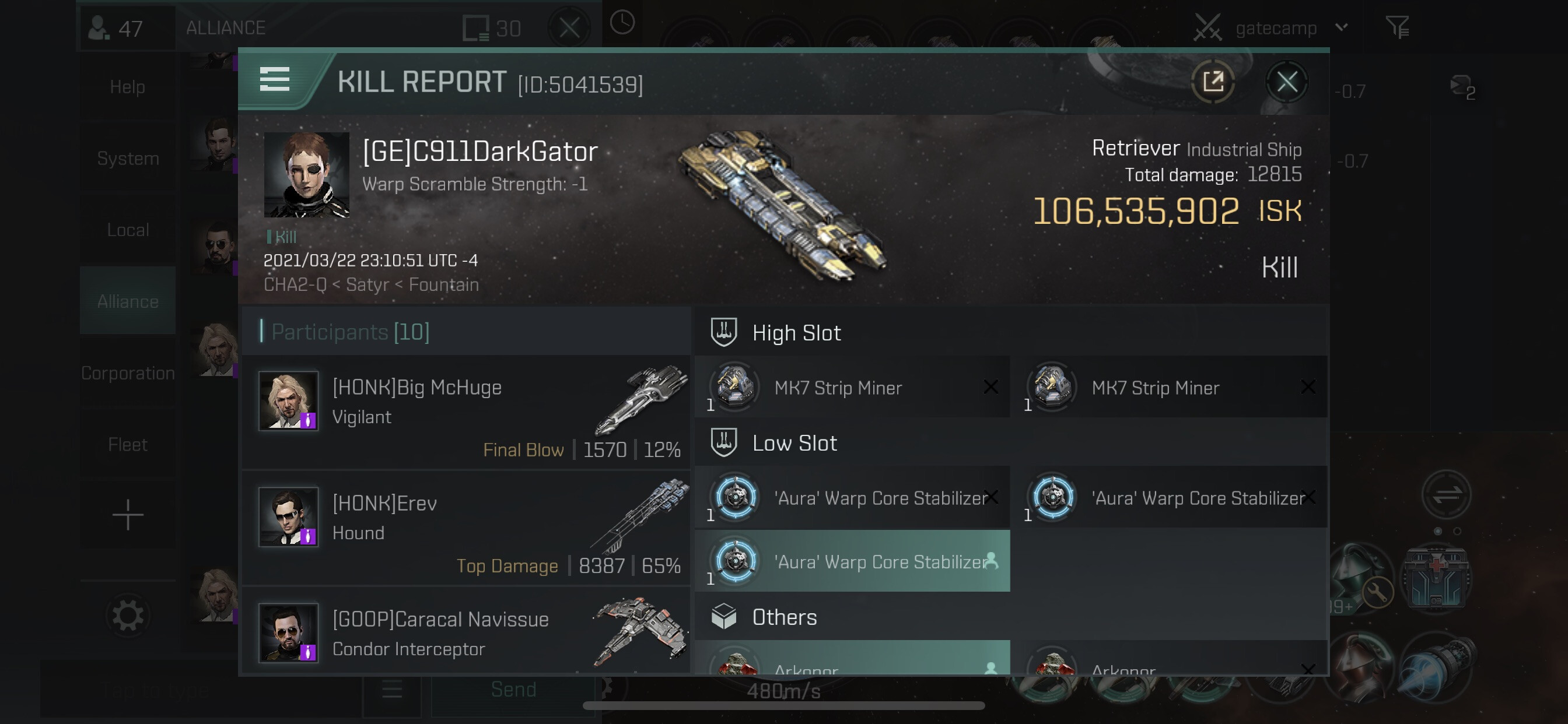Share the kill report via export icon
1568x724 pixels.
1213,82
